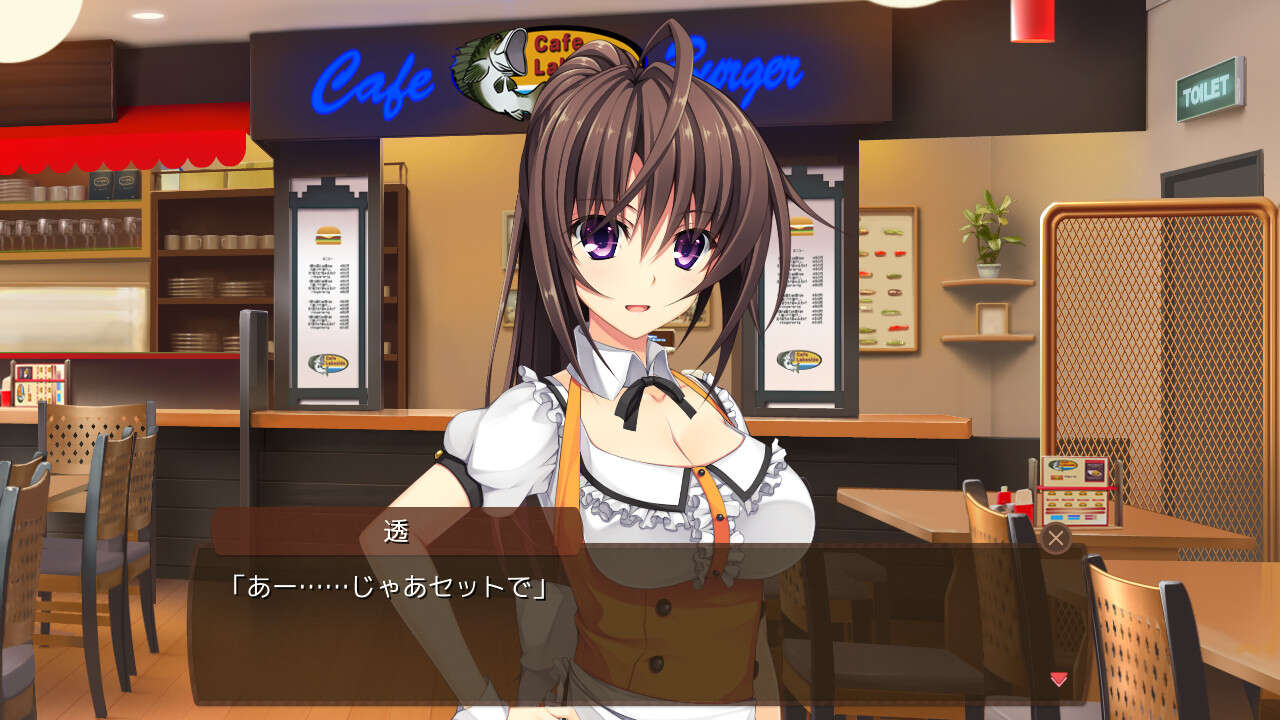Click the burger icon on the left menu board

click(x=330, y=236)
